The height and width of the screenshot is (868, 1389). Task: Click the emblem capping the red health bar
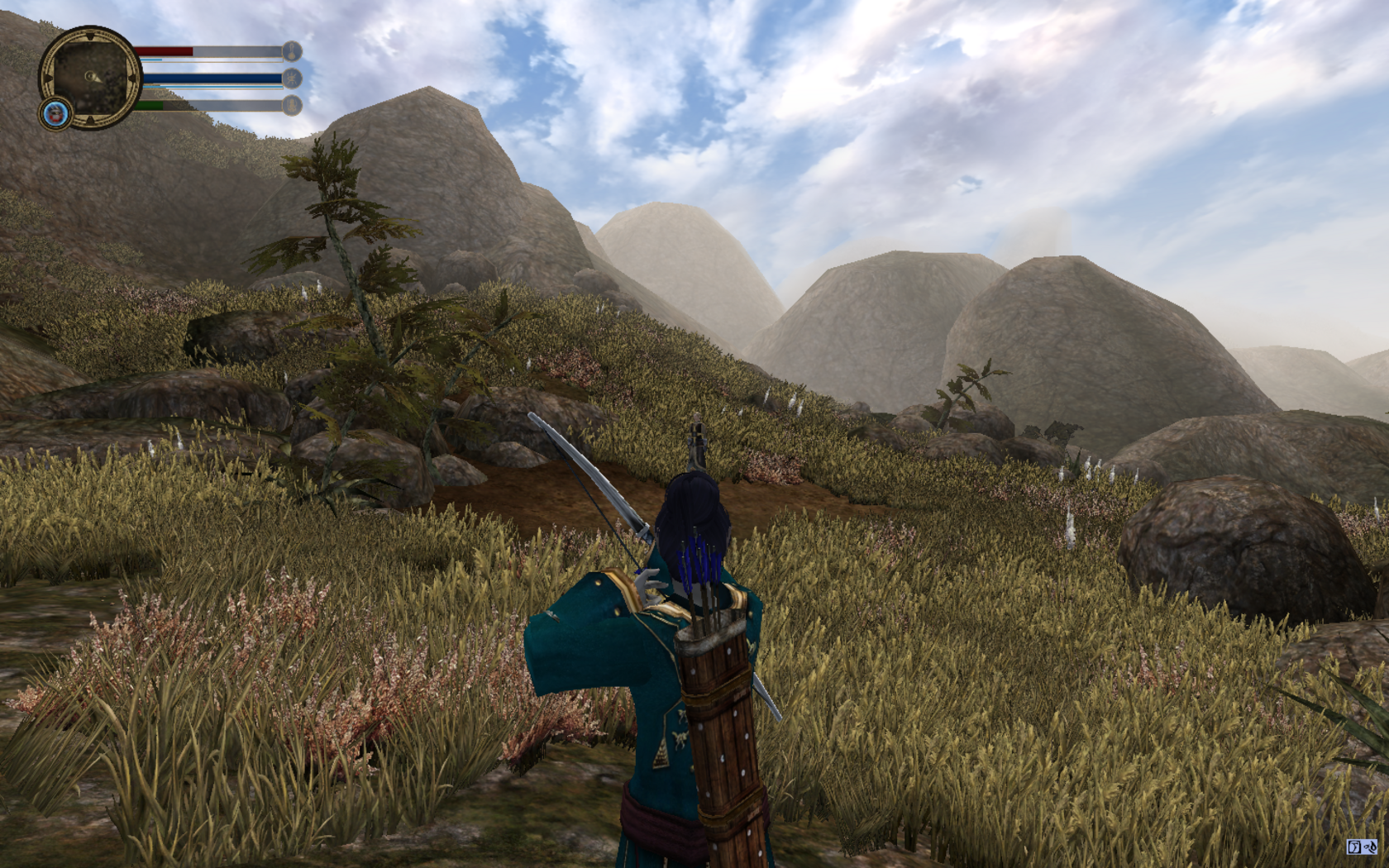(292, 51)
